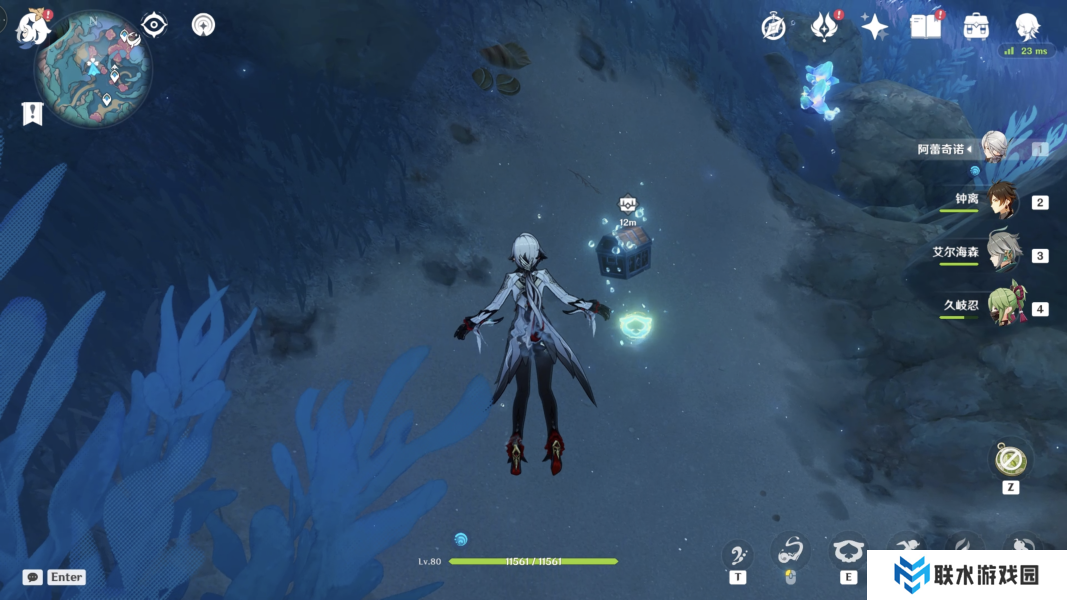Switch to party member 钟离
Image resolution: width=1067 pixels, height=600 pixels.
click(x=1001, y=201)
